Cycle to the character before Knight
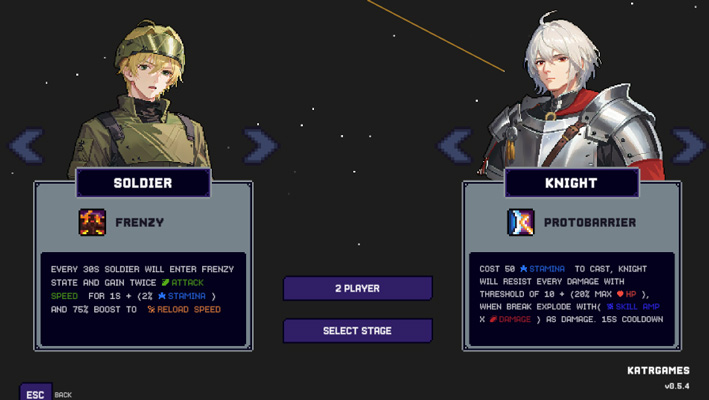 point(455,146)
